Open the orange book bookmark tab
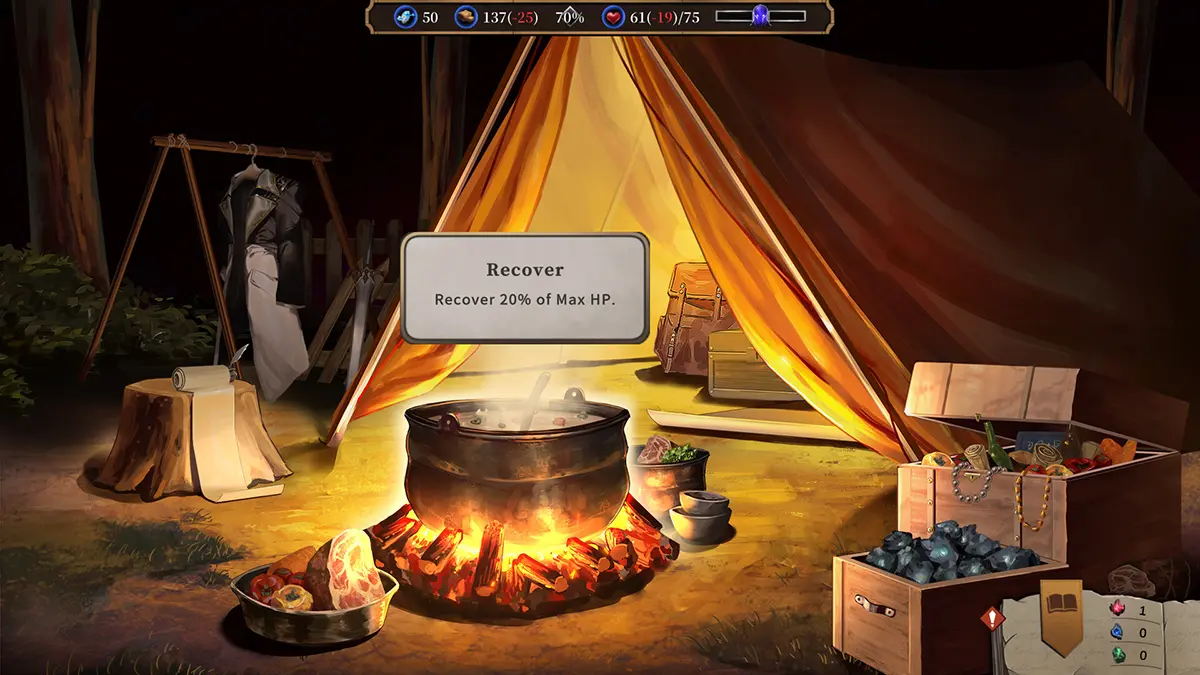This screenshot has height=675, width=1200. 1061,612
